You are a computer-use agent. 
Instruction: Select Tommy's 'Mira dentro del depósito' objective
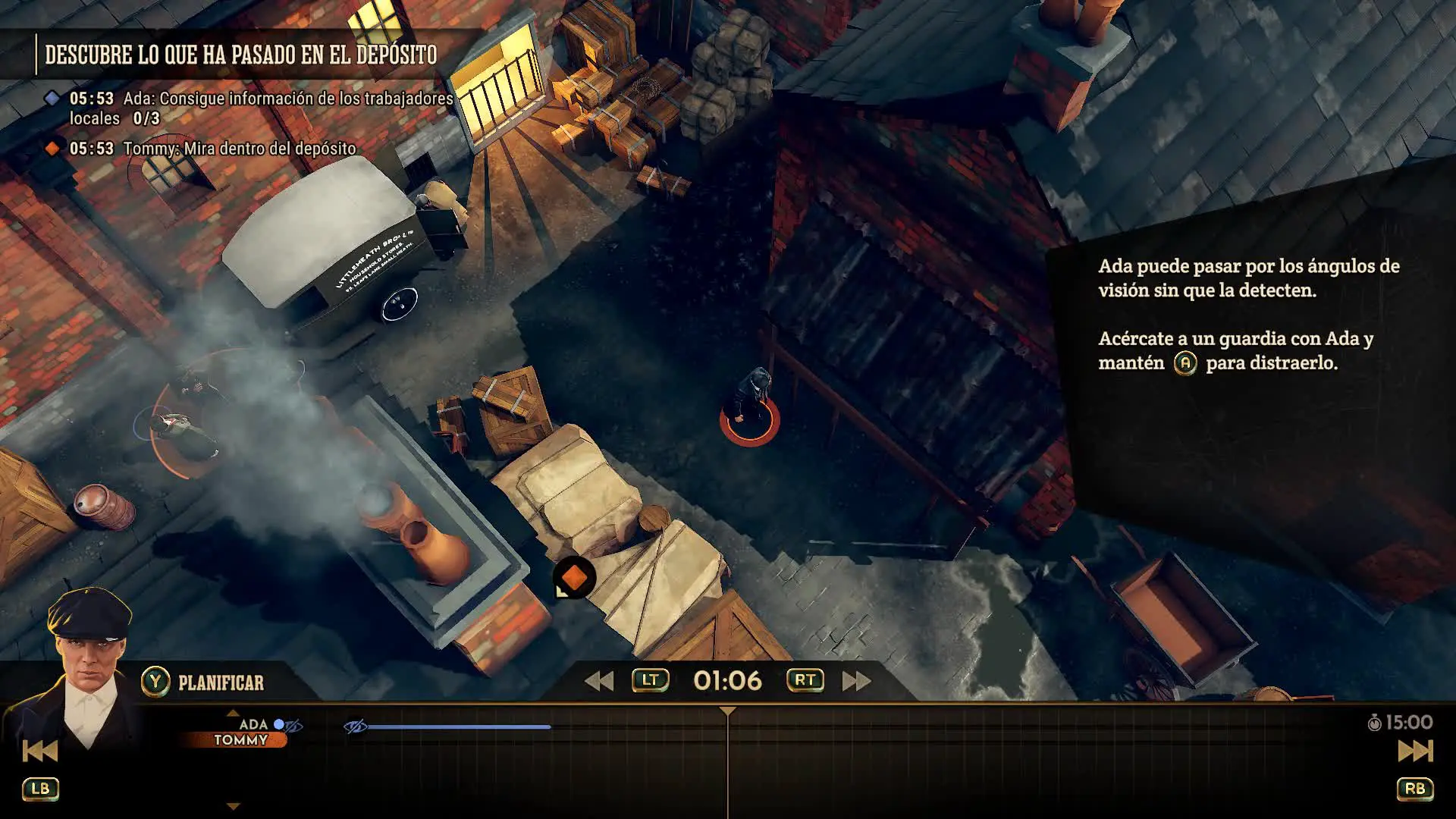239,149
